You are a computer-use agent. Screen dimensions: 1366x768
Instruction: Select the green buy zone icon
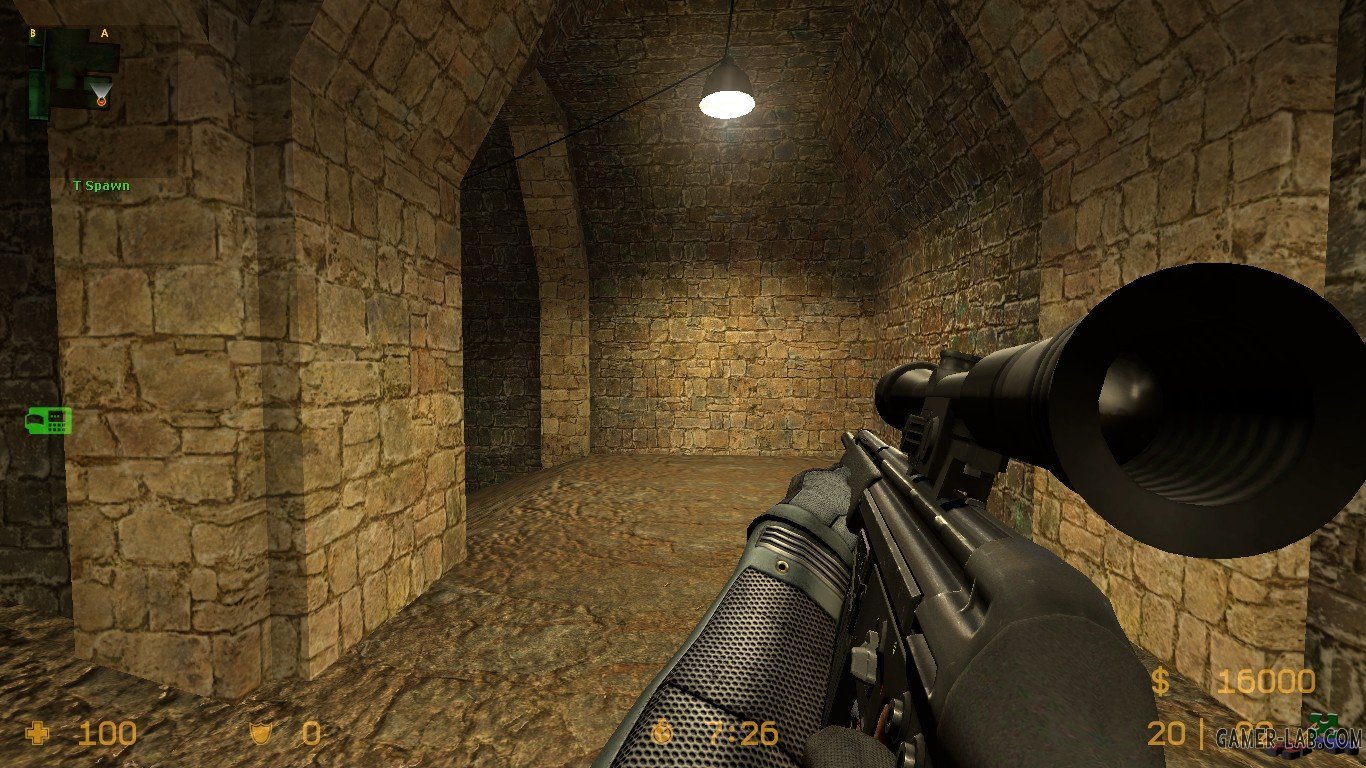pyautogui.click(x=48, y=421)
